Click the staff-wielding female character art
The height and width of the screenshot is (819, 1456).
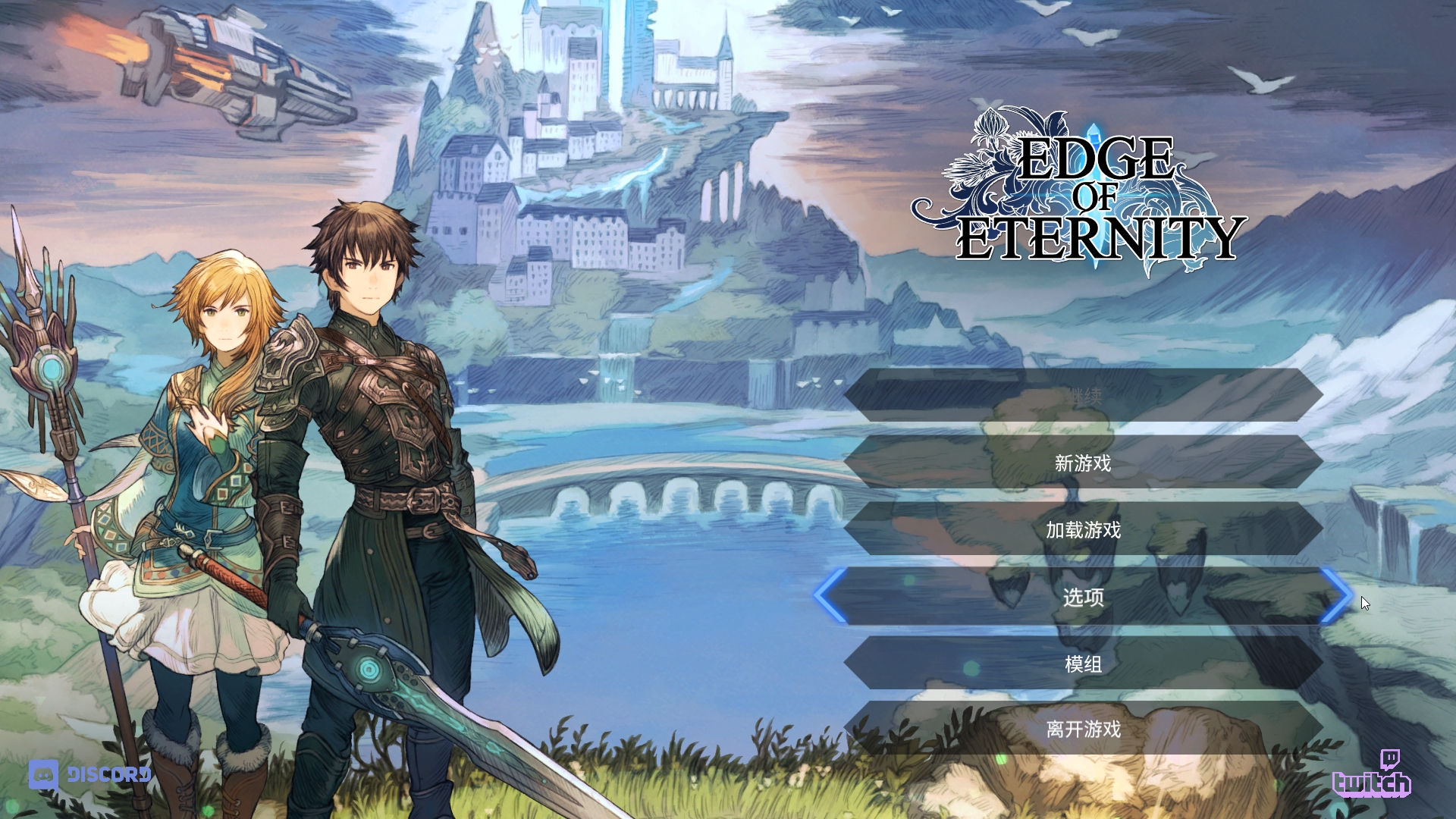tap(205, 455)
